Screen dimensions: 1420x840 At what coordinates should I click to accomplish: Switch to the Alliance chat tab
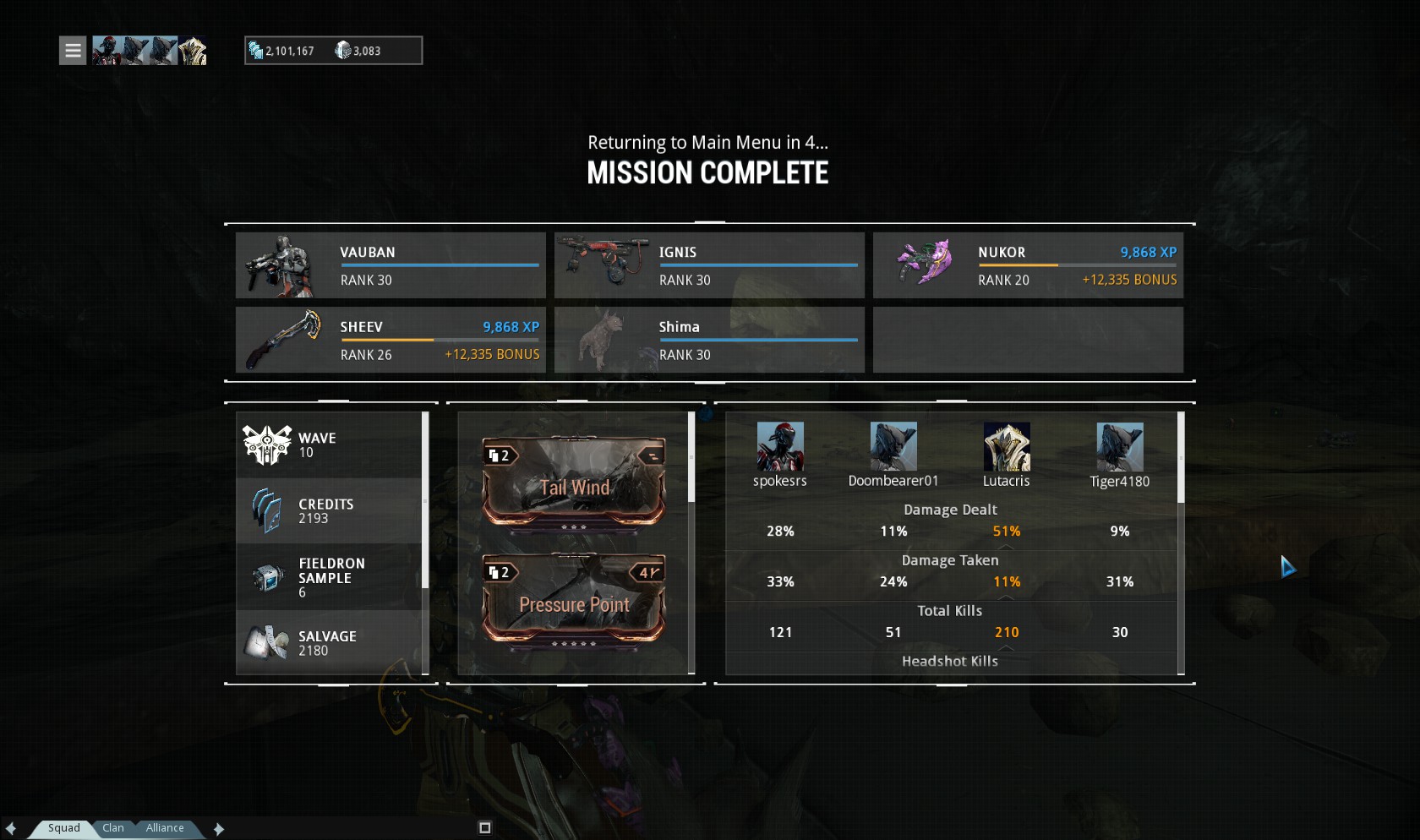(165, 828)
